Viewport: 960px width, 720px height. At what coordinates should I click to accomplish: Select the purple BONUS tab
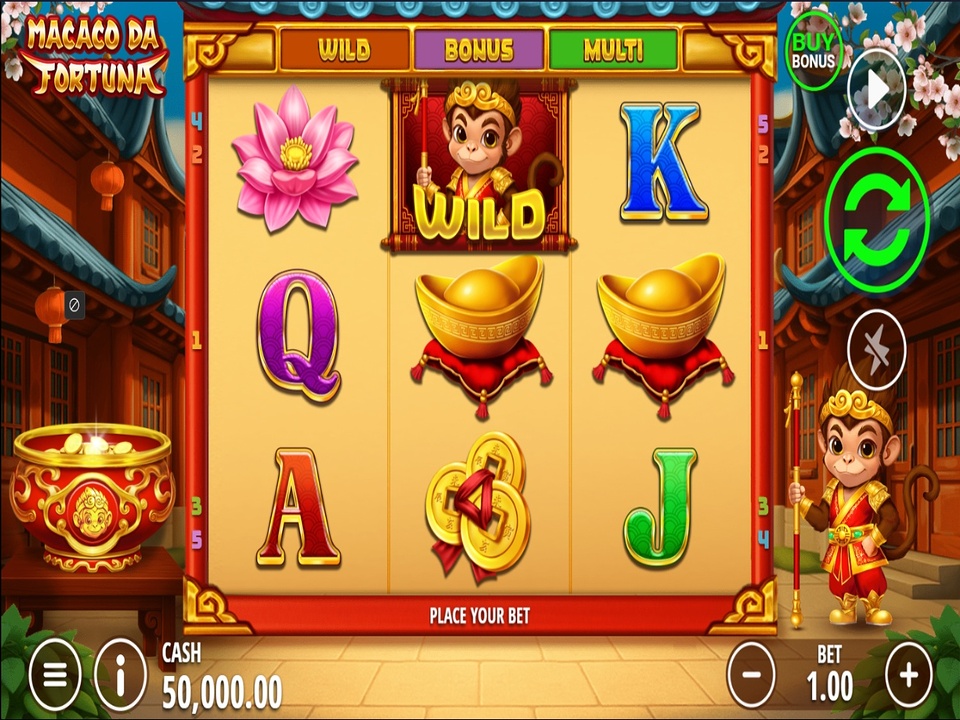479,50
